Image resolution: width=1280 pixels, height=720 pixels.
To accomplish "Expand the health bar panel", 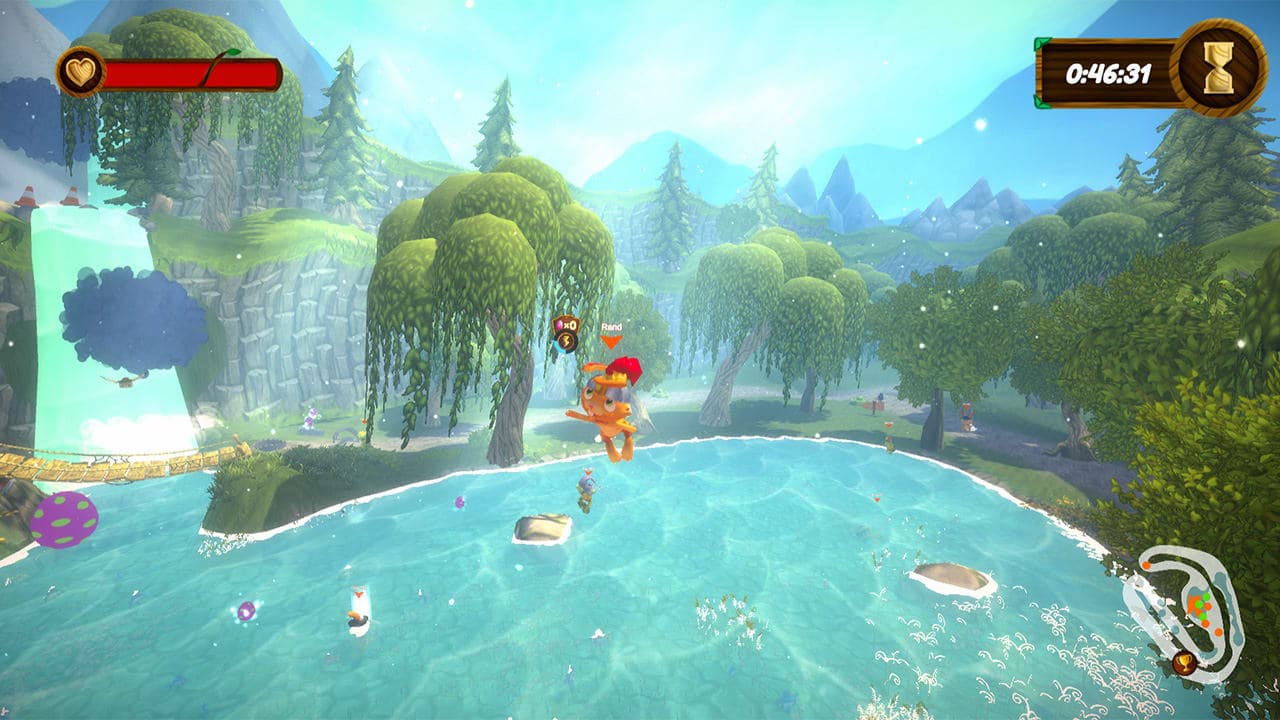I will (180, 70).
